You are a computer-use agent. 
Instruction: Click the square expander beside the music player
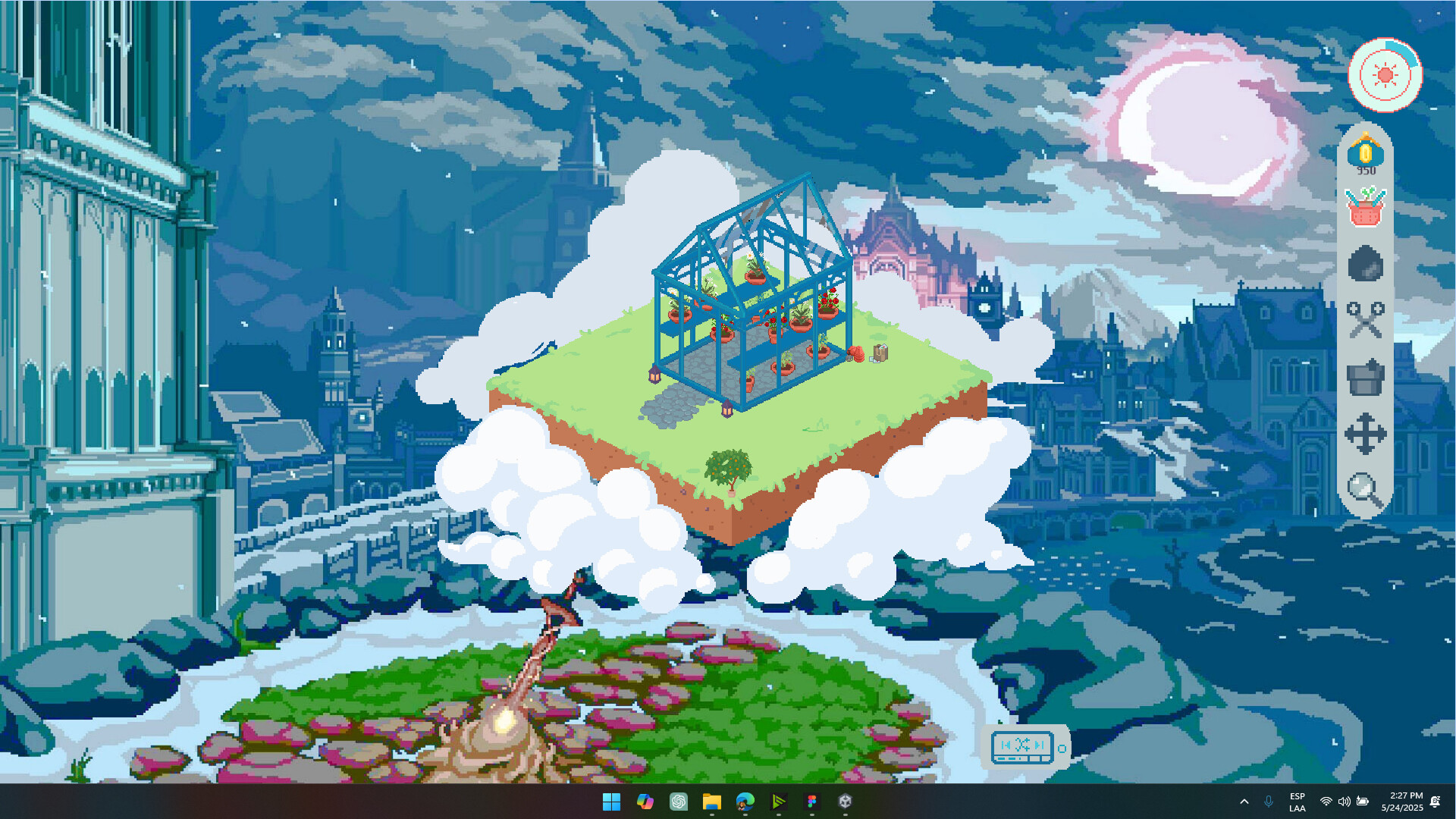coord(1062,748)
